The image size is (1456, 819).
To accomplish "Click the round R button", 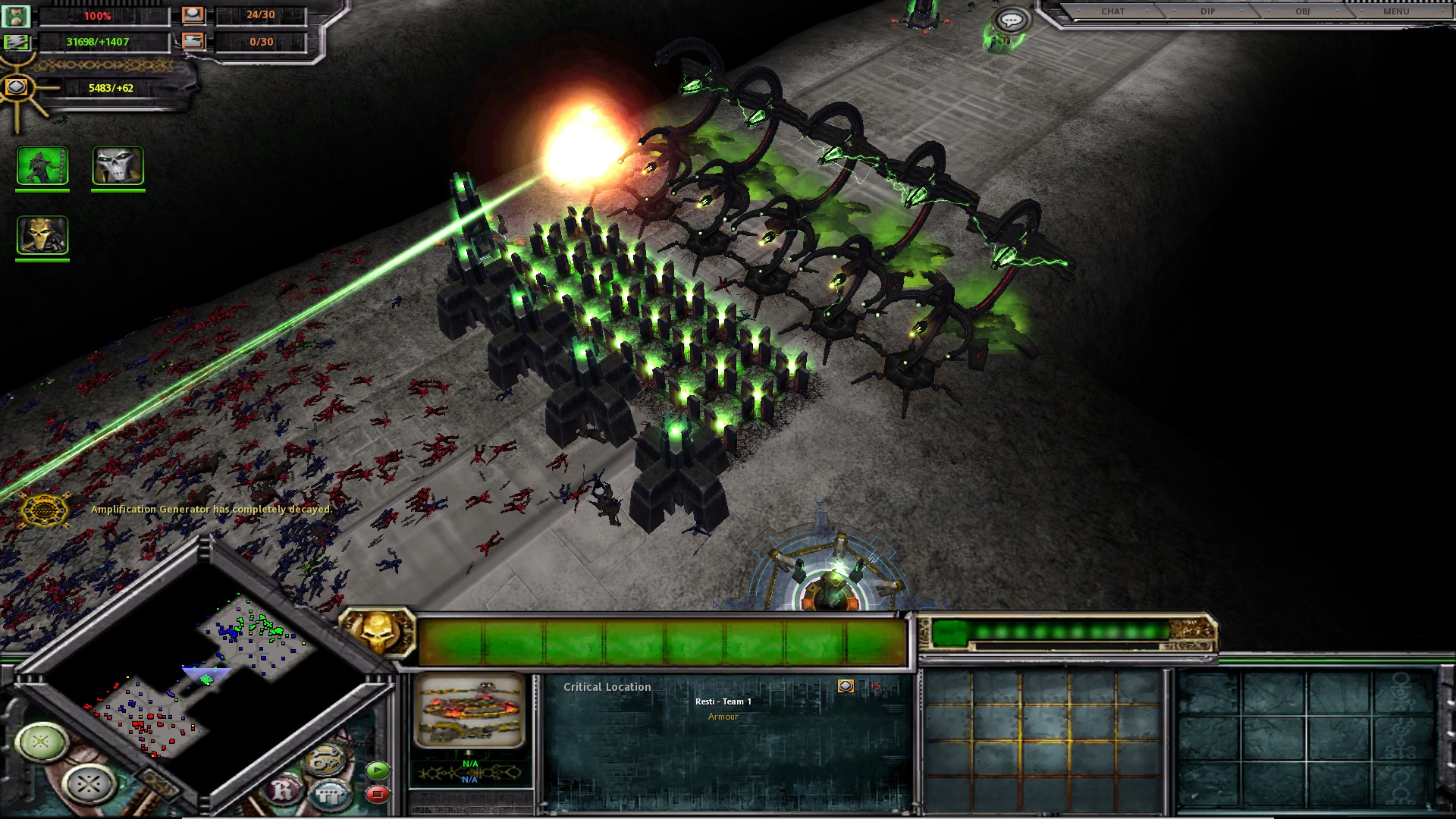I will pyautogui.click(x=284, y=790).
